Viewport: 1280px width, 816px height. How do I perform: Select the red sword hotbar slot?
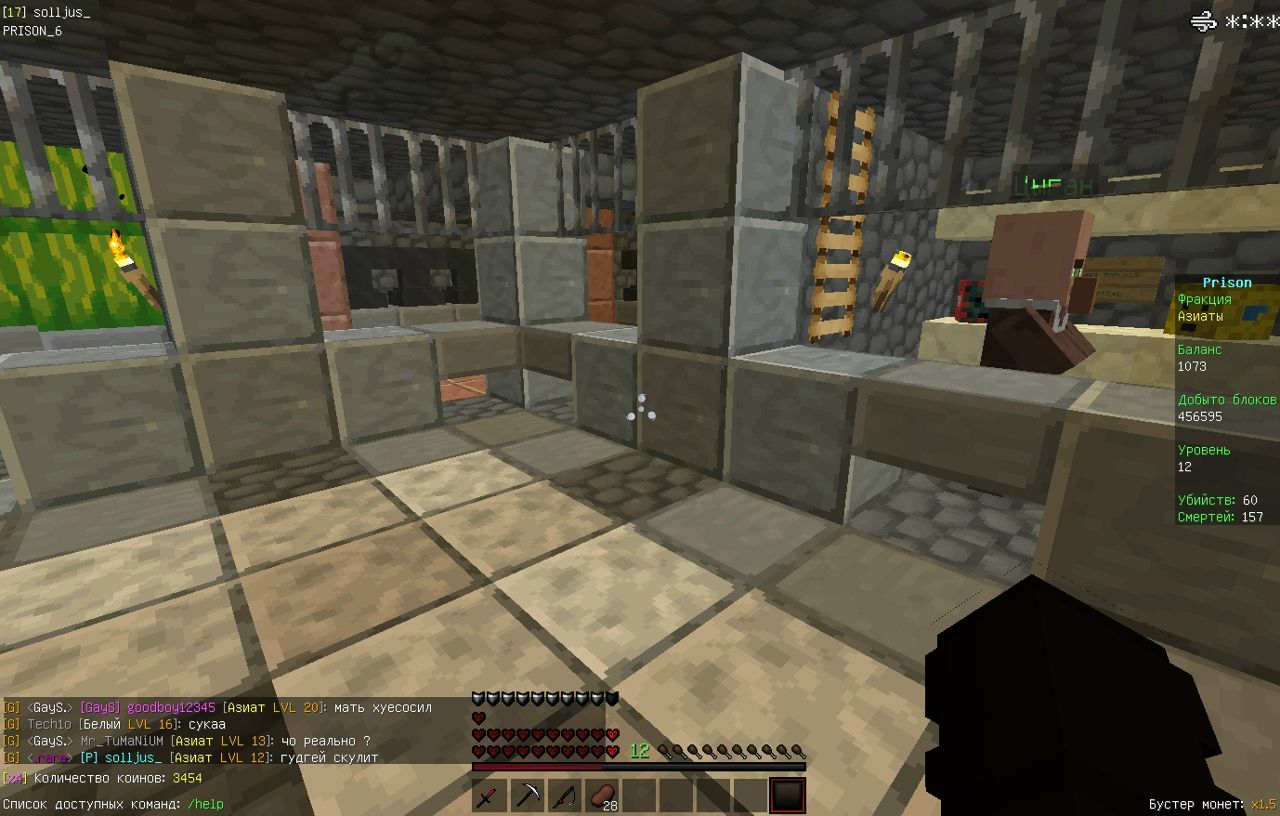489,796
